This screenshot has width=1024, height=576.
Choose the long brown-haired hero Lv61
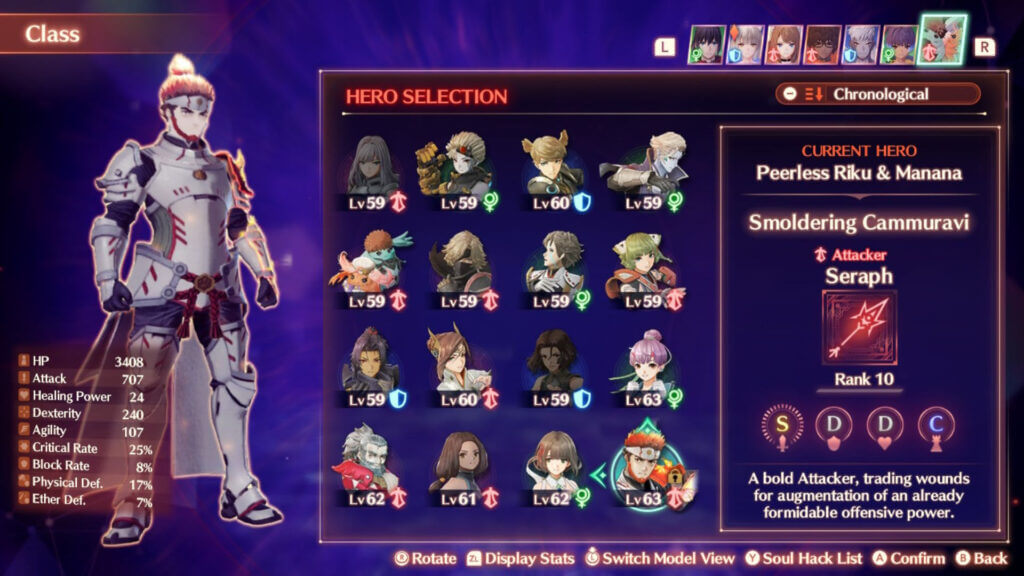[460, 467]
